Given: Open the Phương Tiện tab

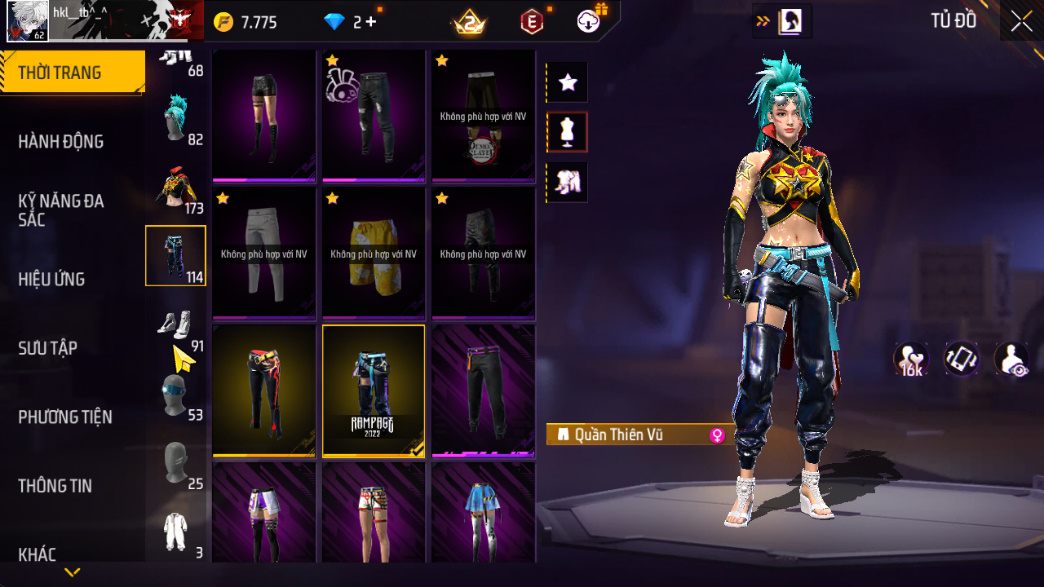Looking at the screenshot, I should click(65, 417).
